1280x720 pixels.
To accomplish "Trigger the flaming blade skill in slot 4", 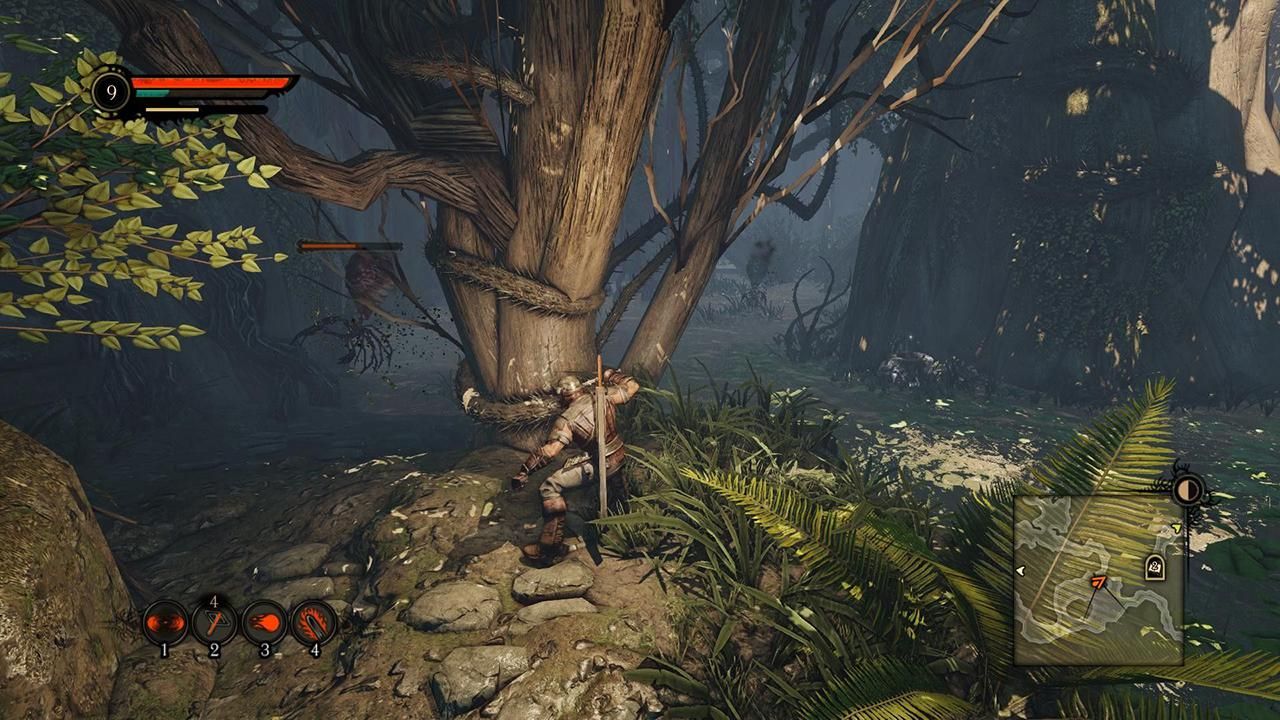I will click(x=314, y=623).
